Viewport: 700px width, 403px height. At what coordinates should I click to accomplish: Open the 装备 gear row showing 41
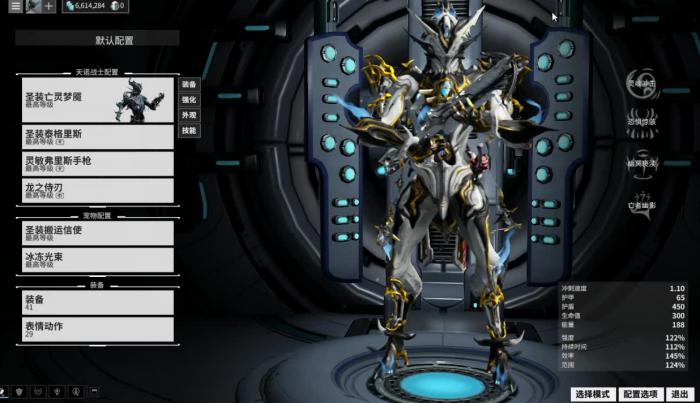pos(97,302)
